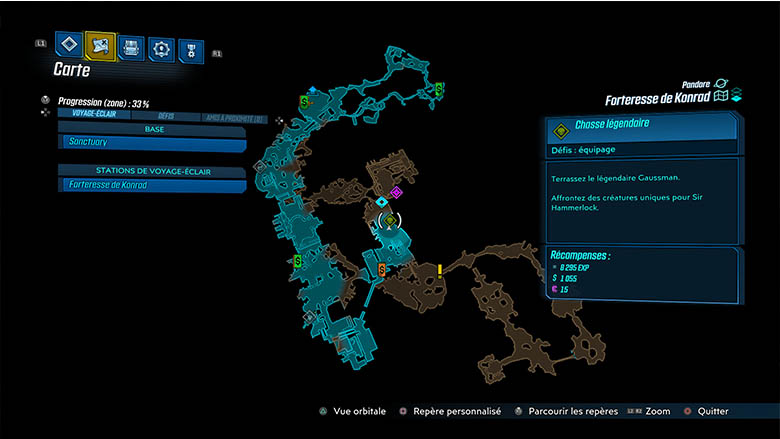The height and width of the screenshot is (439, 780).
Task: Toggle the map layers icon
Action: click(x=736, y=96)
